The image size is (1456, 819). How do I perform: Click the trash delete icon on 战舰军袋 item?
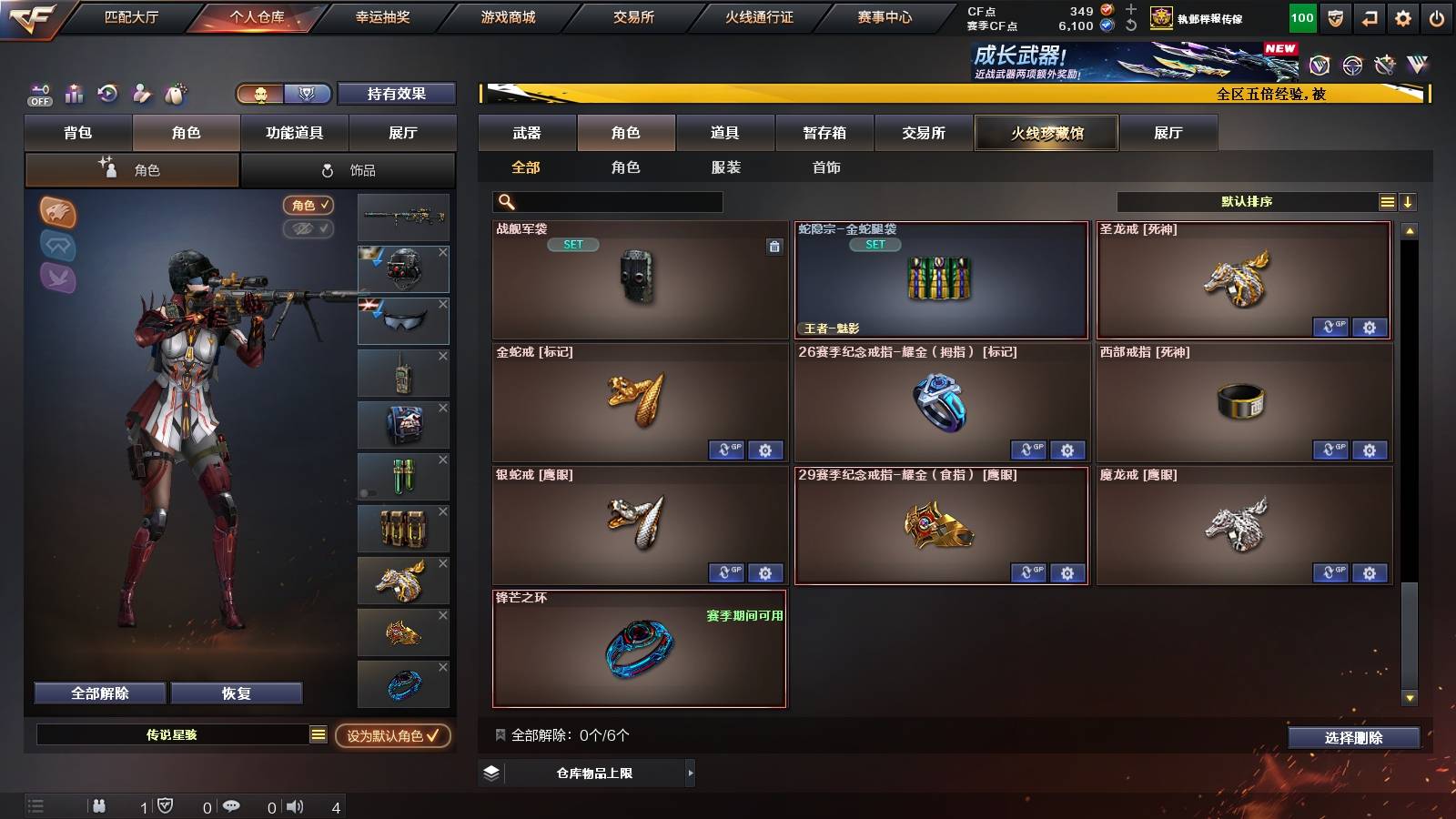[775, 247]
